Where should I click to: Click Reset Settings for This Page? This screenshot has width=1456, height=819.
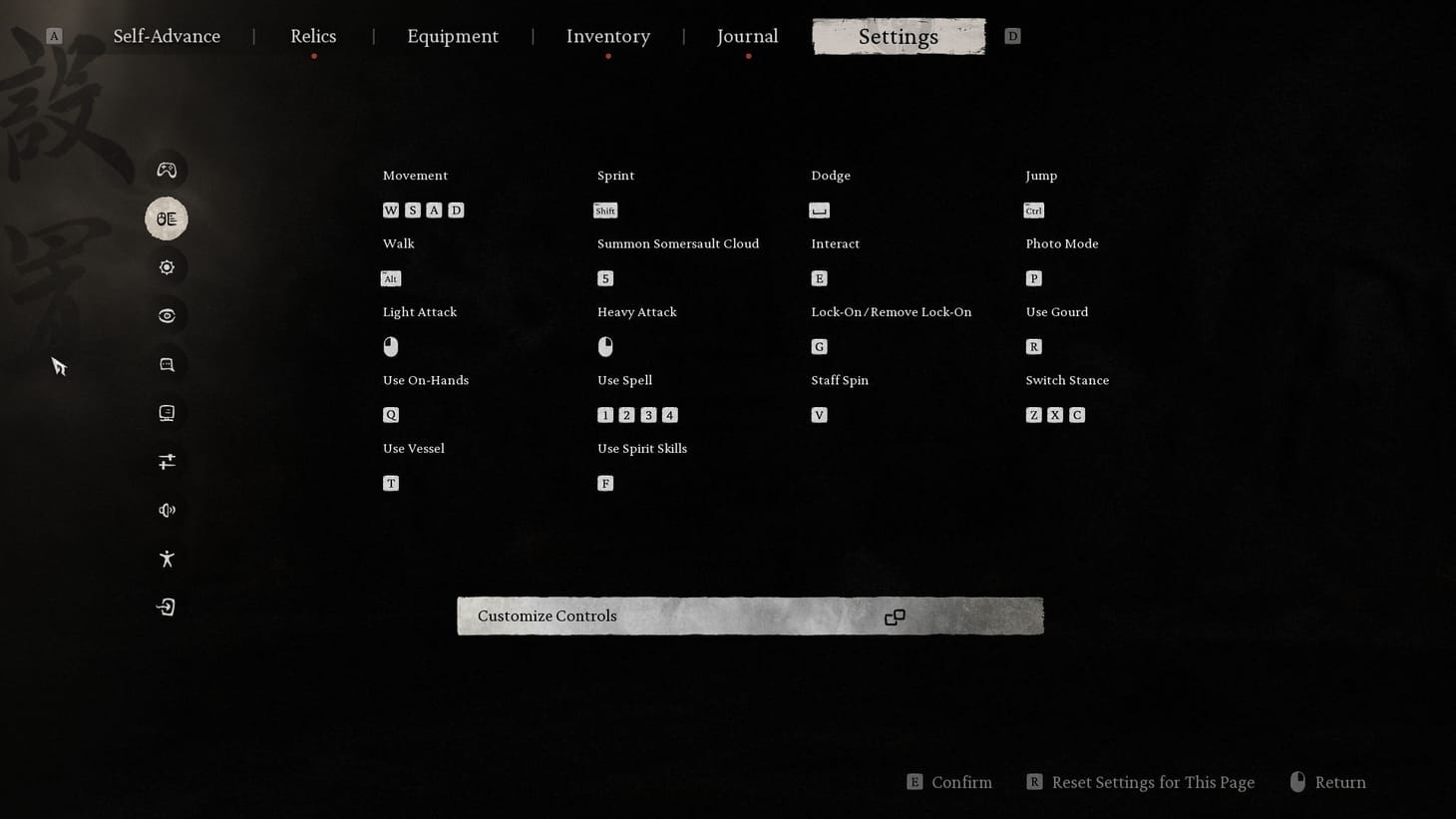pyautogui.click(x=1153, y=782)
